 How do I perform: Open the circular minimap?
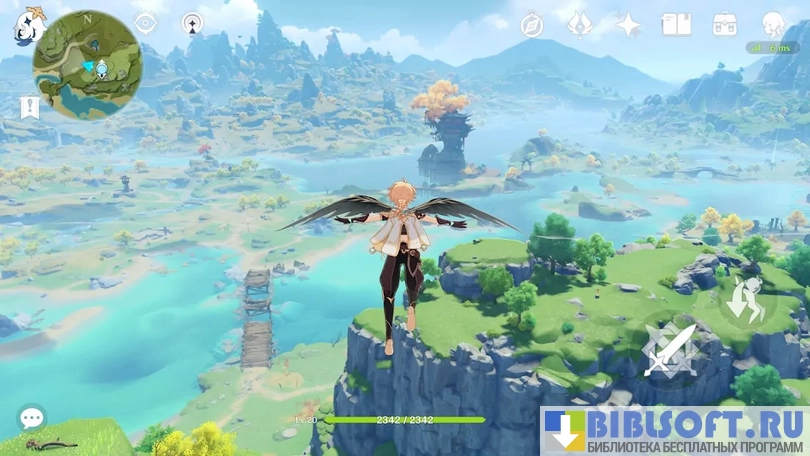point(86,66)
